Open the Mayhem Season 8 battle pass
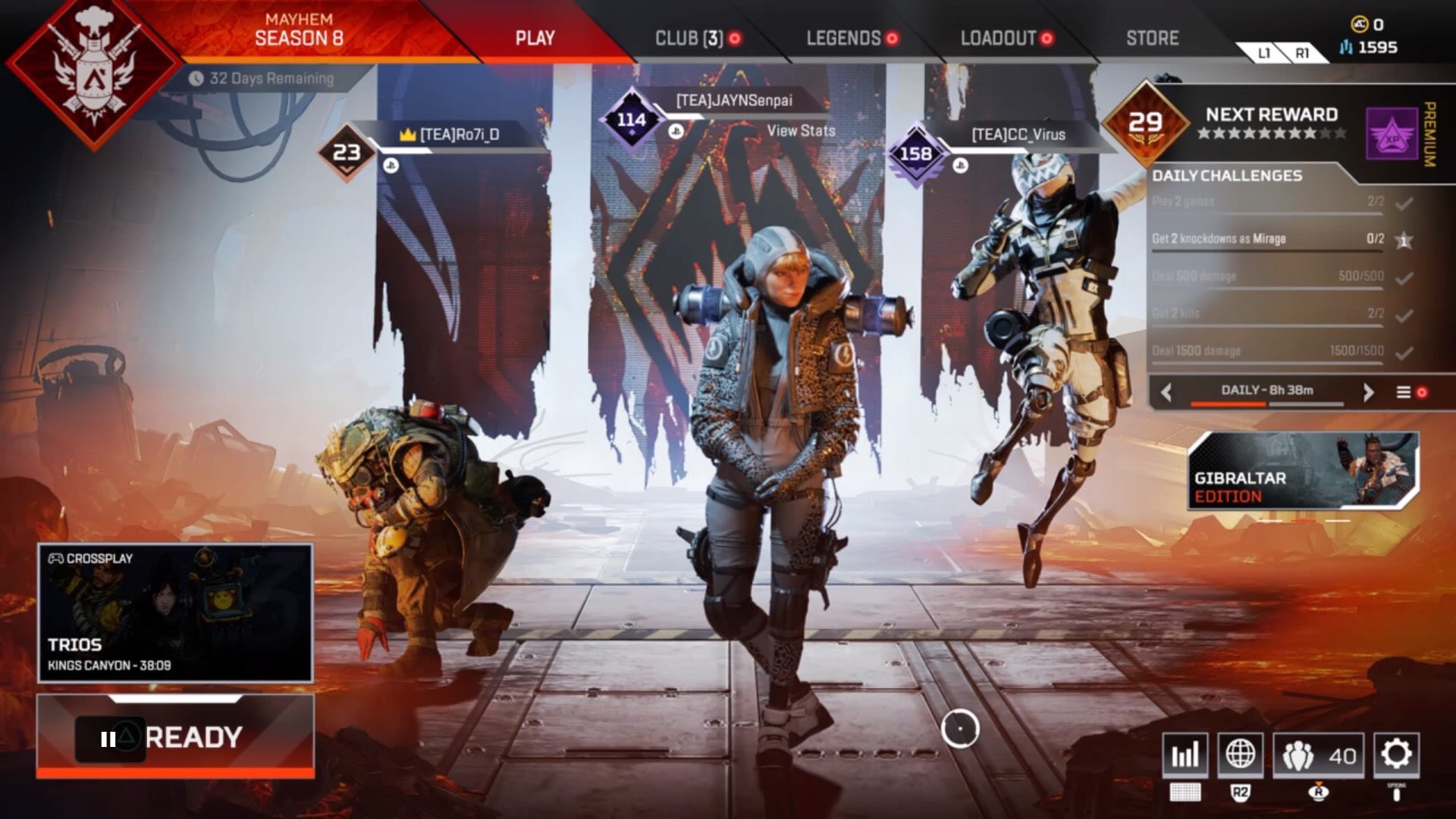This screenshot has height=819, width=1456. coord(299,30)
